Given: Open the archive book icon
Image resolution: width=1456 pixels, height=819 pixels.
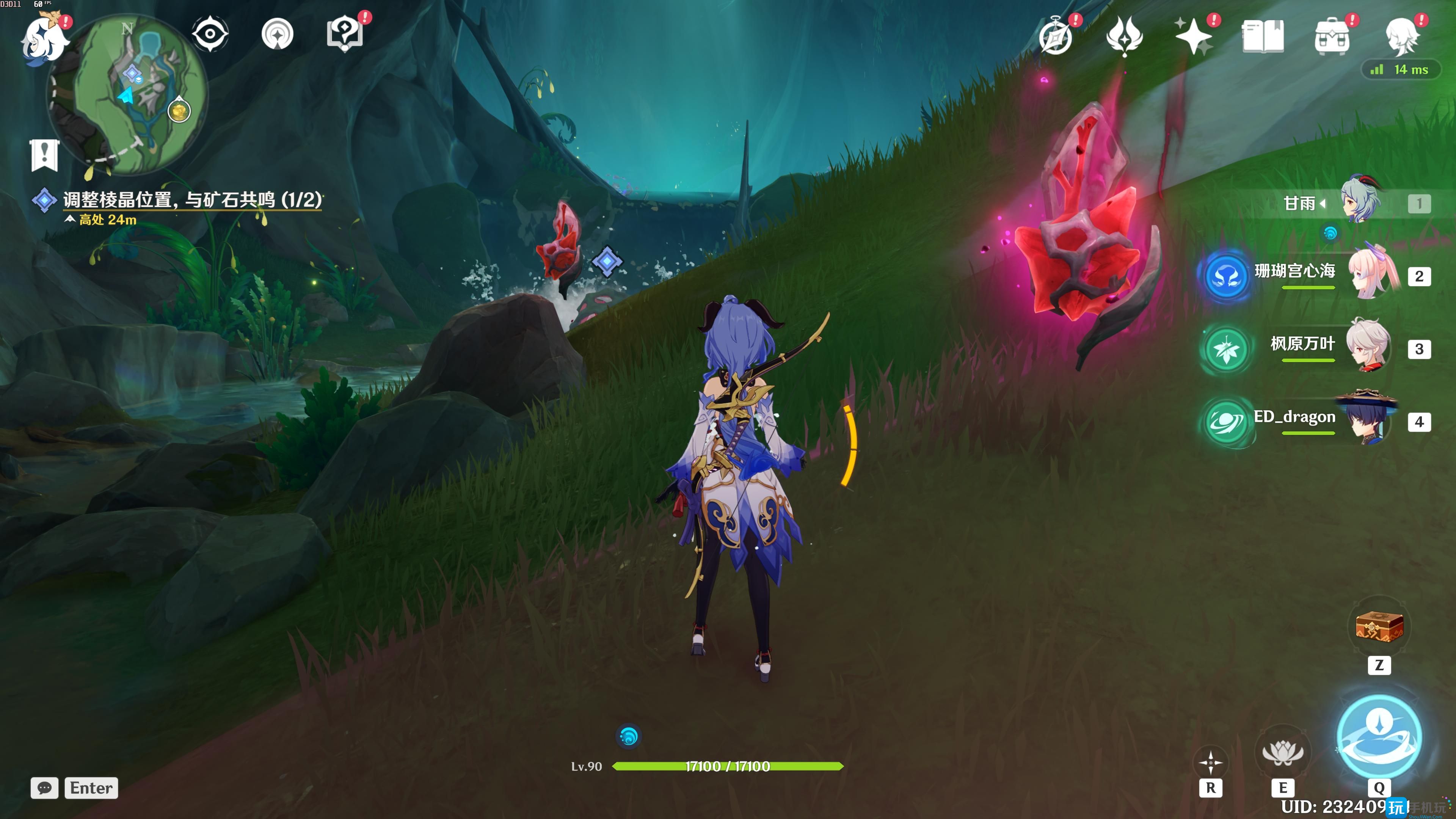Looking at the screenshot, I should (1263, 37).
